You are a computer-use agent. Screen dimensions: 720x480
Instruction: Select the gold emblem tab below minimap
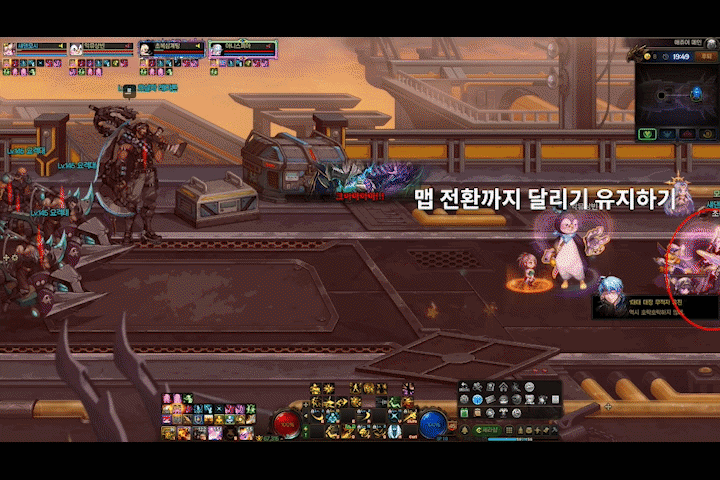(x=708, y=133)
